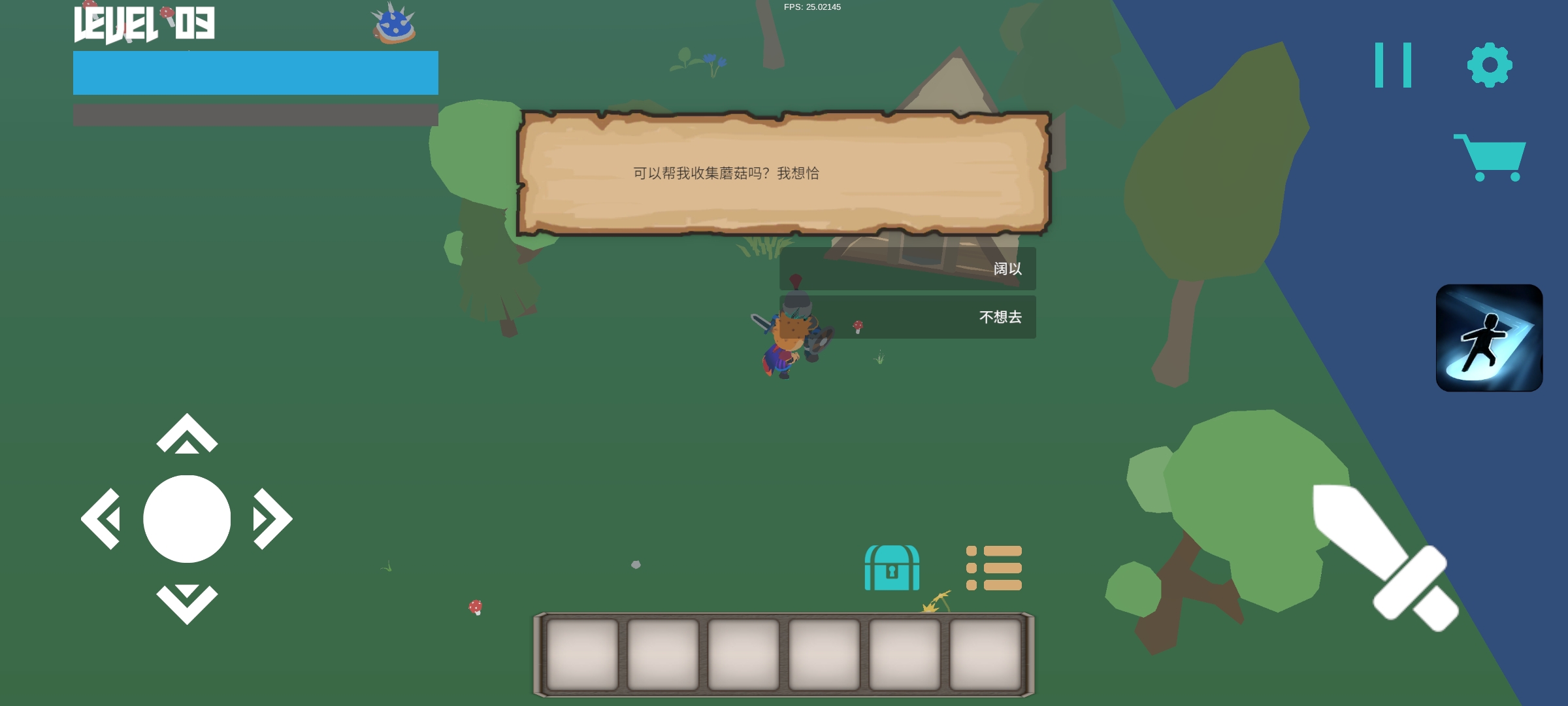Open the quest list

(994, 567)
